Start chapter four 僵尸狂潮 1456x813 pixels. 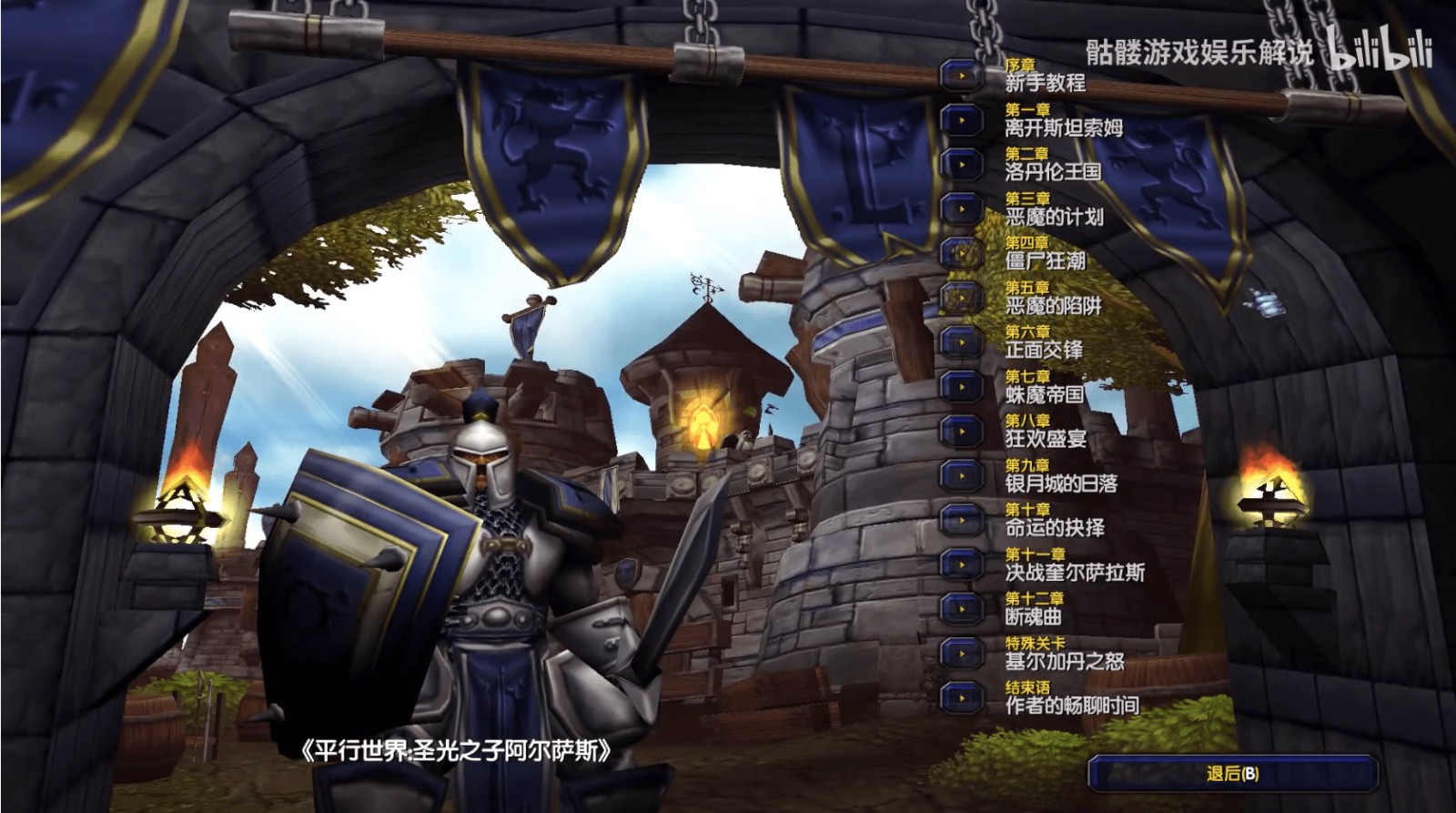coord(961,253)
